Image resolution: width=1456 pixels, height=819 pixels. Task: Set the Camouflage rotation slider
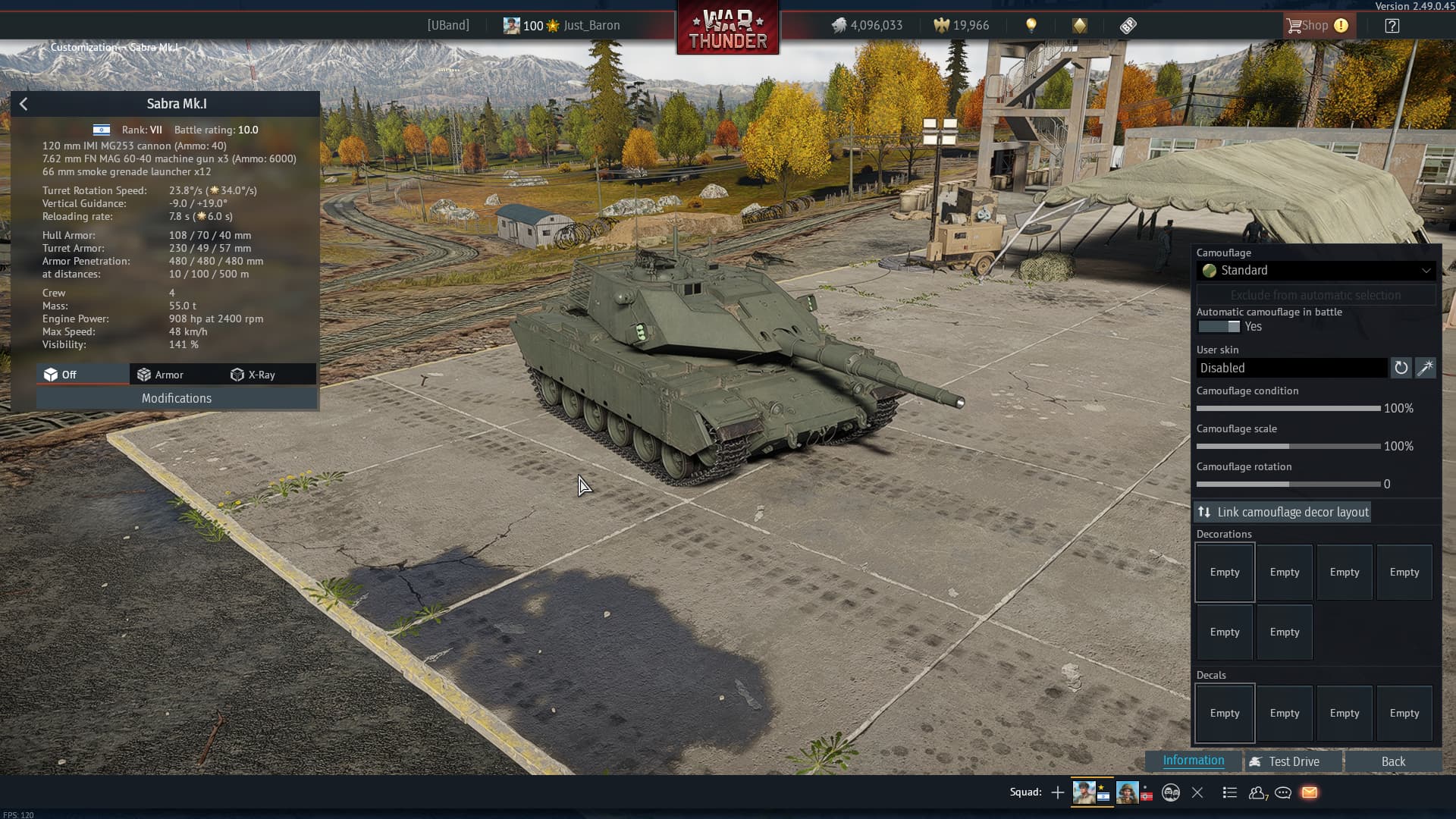coord(1288,484)
